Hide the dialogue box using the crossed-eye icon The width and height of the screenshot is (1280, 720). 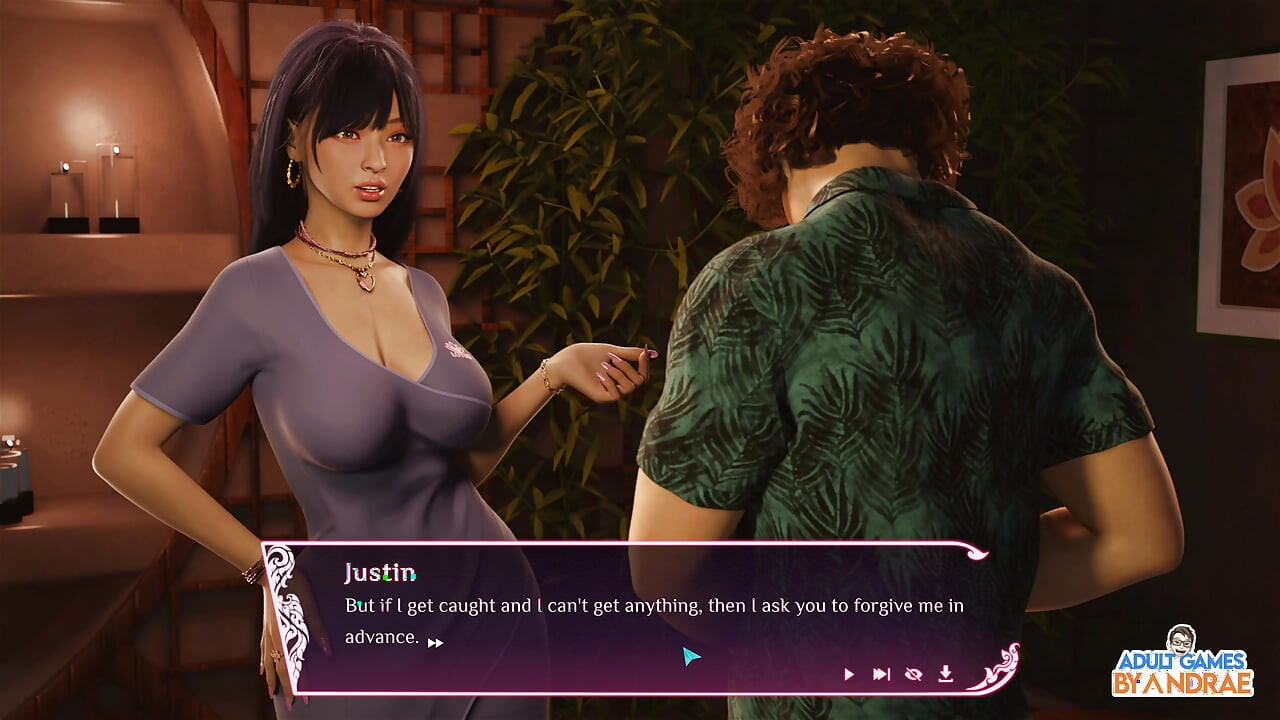tap(913, 675)
